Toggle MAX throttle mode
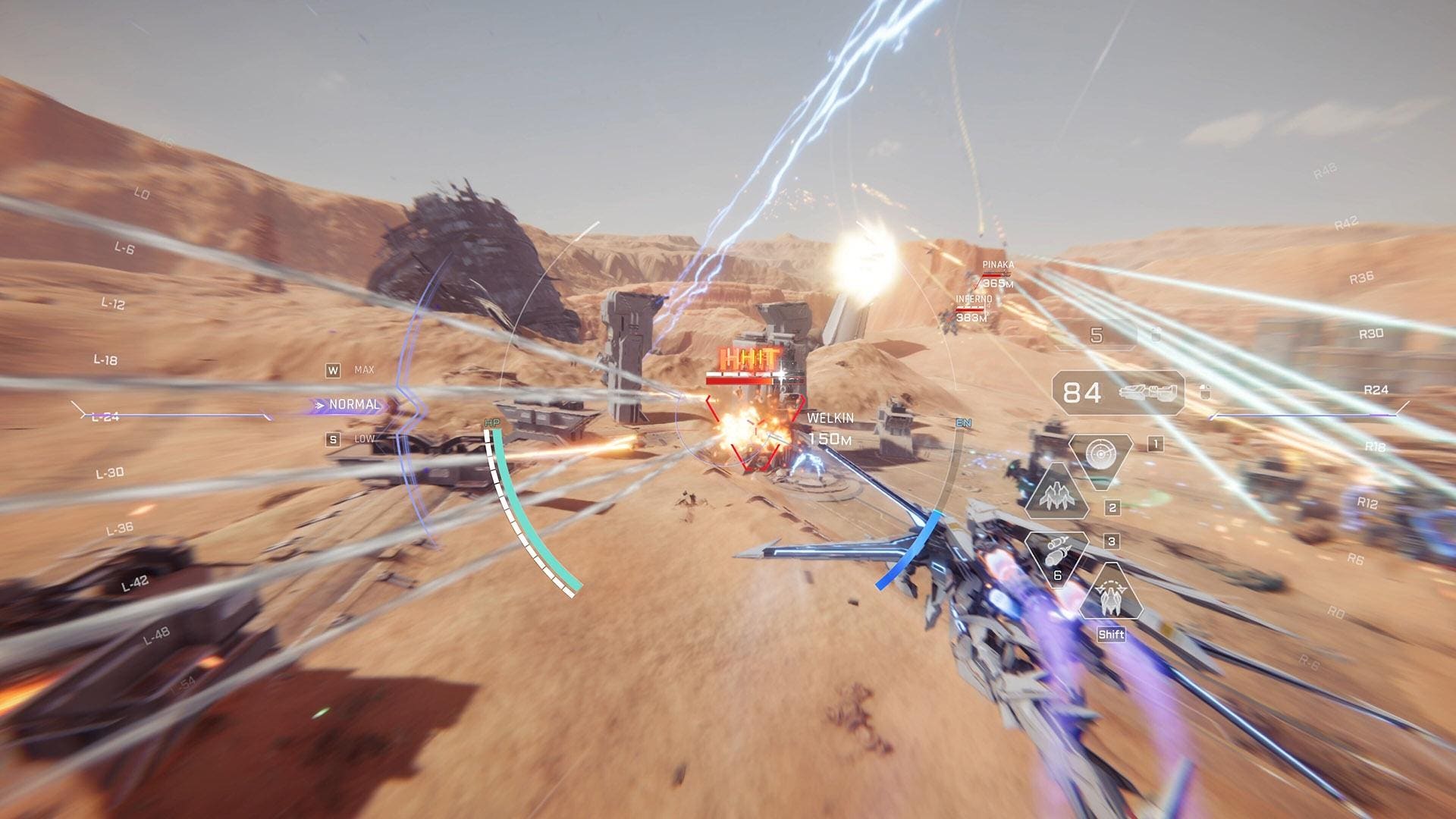Image resolution: width=1456 pixels, height=819 pixels. click(x=364, y=369)
